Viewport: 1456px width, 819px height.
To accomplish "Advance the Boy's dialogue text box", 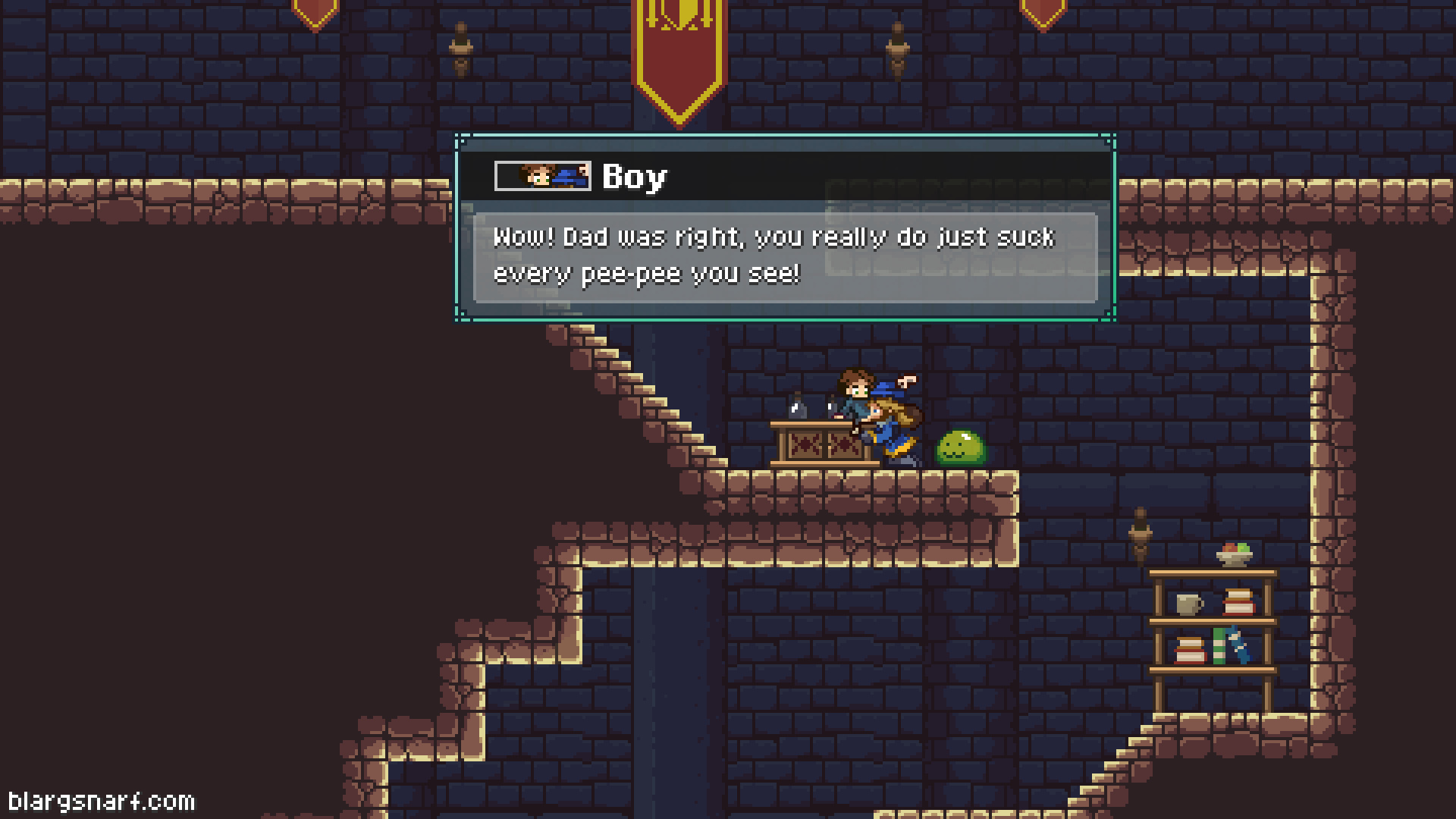I will point(785,257).
